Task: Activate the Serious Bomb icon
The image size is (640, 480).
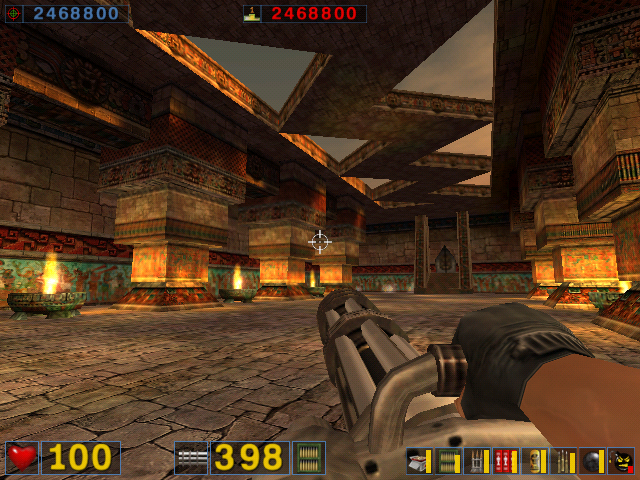Action: point(621,461)
